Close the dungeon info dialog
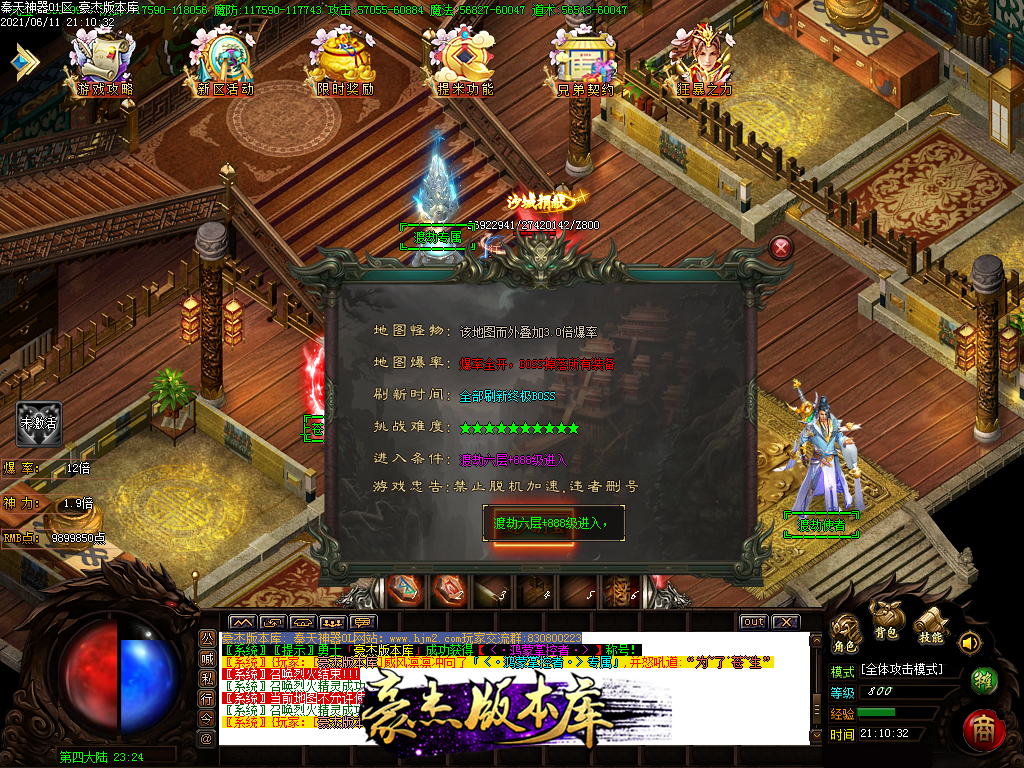The height and width of the screenshot is (768, 1024). tap(782, 248)
